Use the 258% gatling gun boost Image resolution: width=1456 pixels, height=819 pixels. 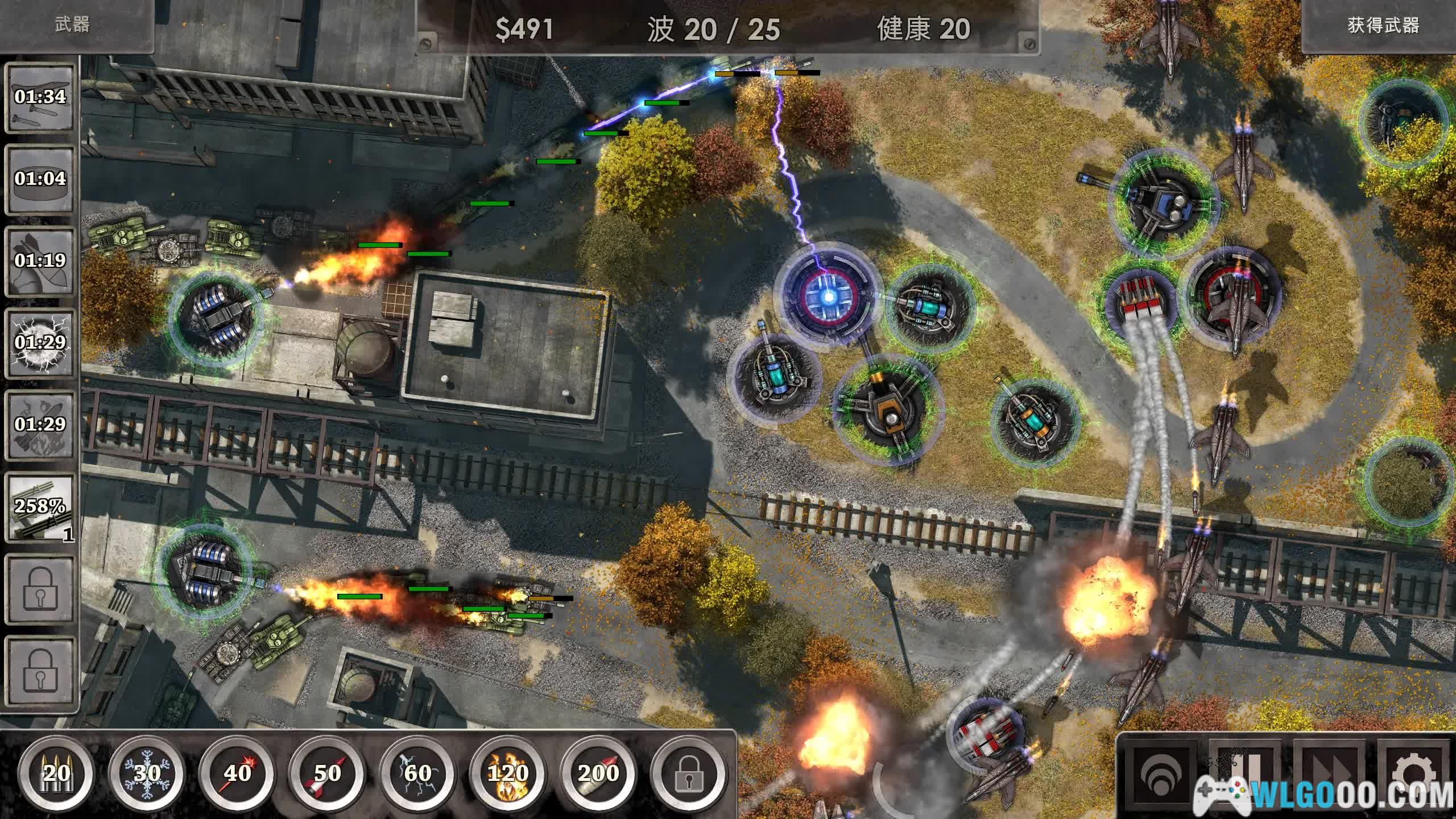[x=40, y=507]
